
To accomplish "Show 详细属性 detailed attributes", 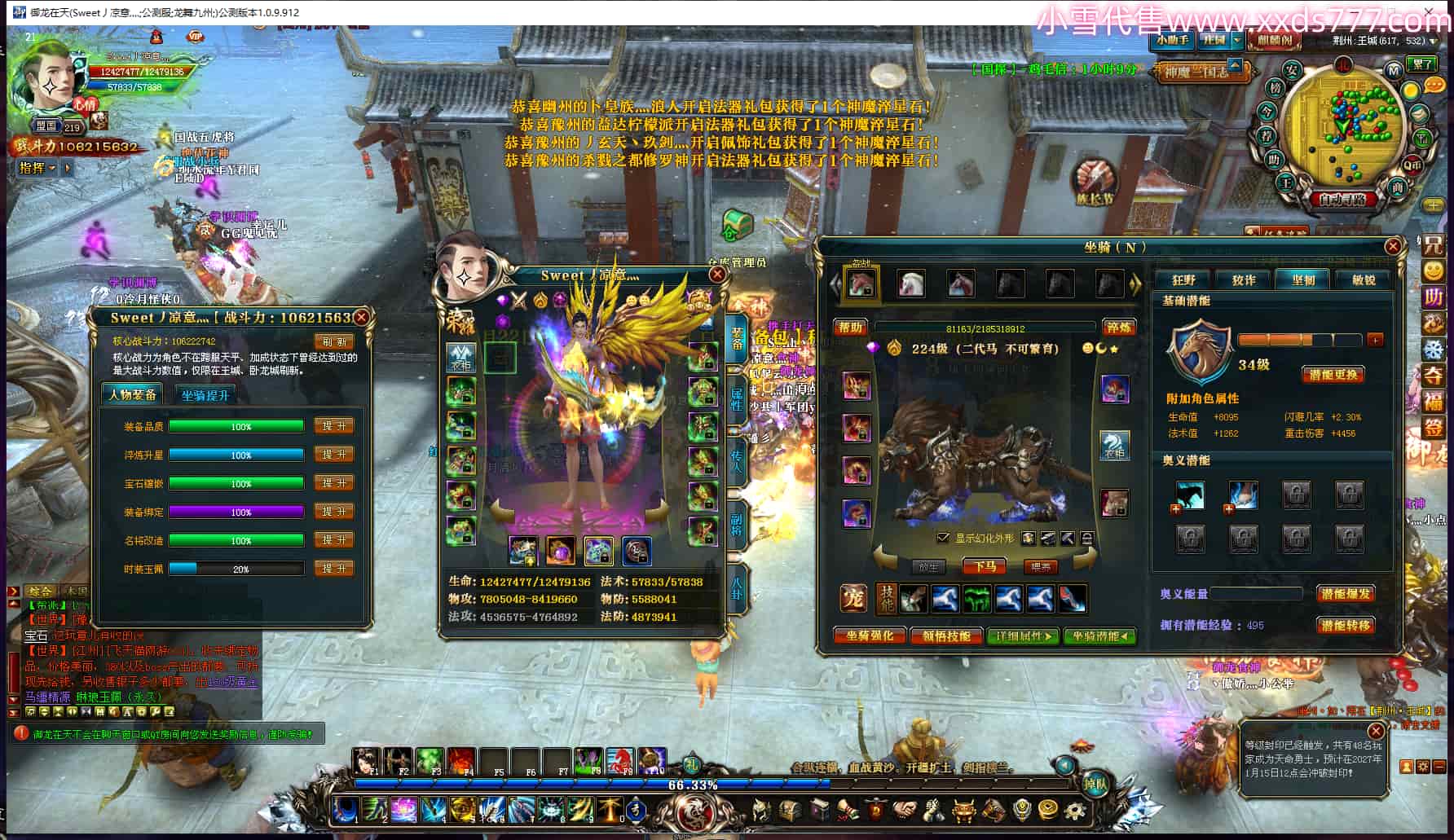I will pyautogui.click(x=1023, y=636).
